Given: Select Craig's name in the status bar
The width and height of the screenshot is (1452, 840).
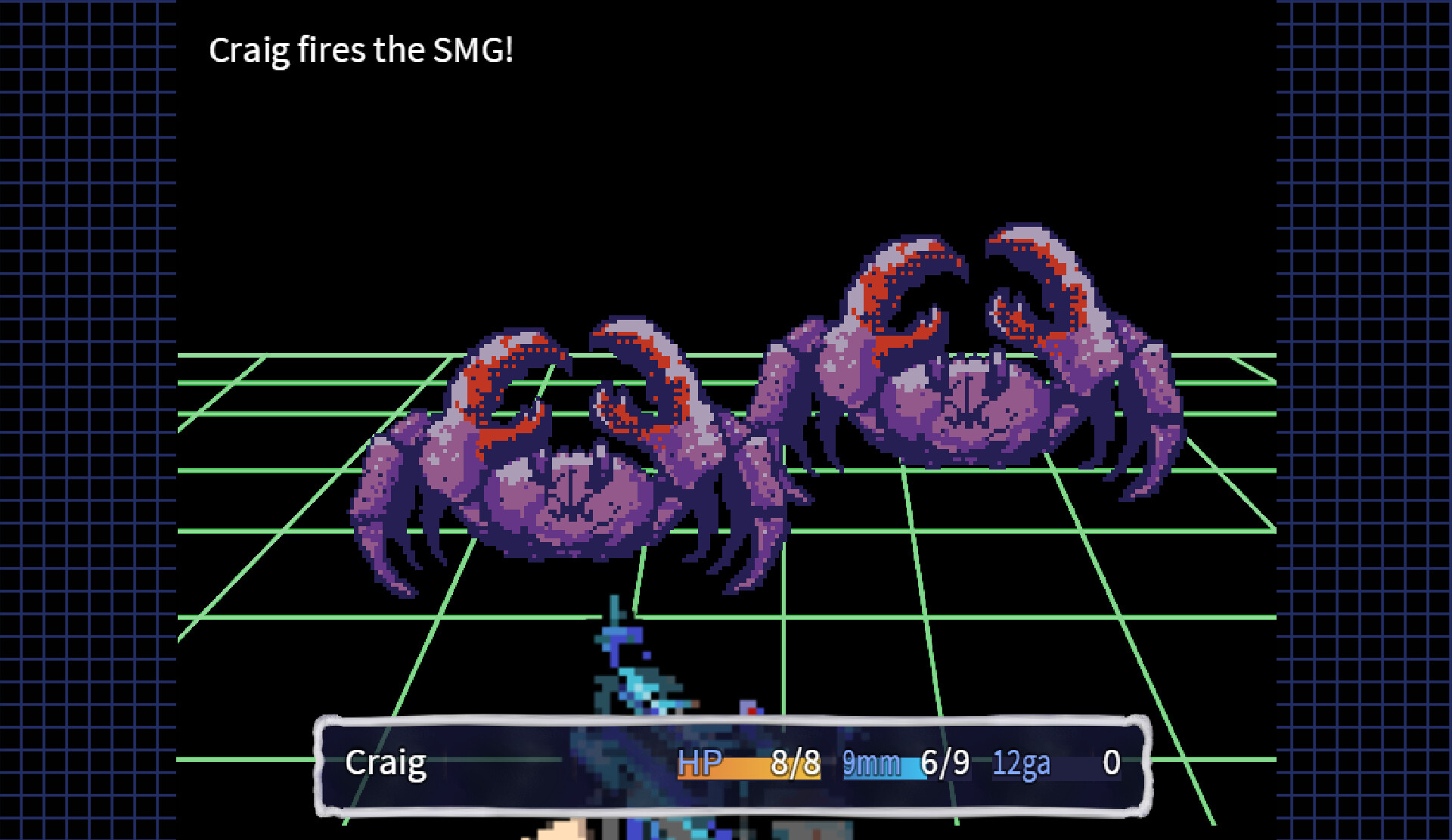Looking at the screenshot, I should click(x=386, y=764).
